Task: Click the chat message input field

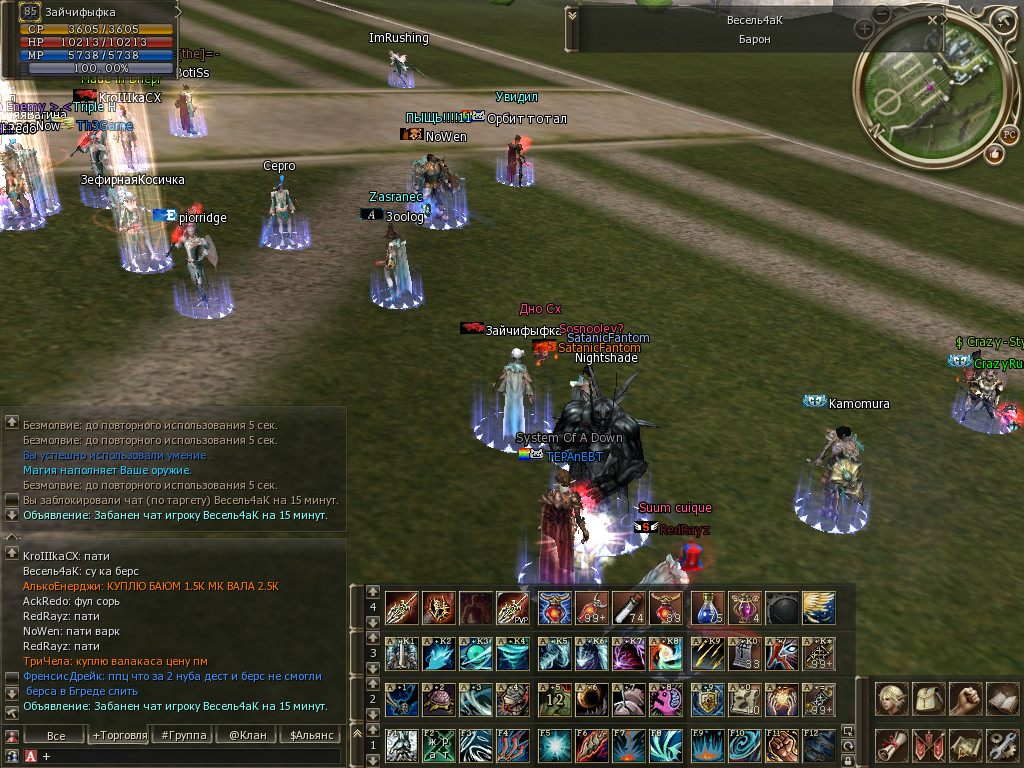Action: pos(190,757)
